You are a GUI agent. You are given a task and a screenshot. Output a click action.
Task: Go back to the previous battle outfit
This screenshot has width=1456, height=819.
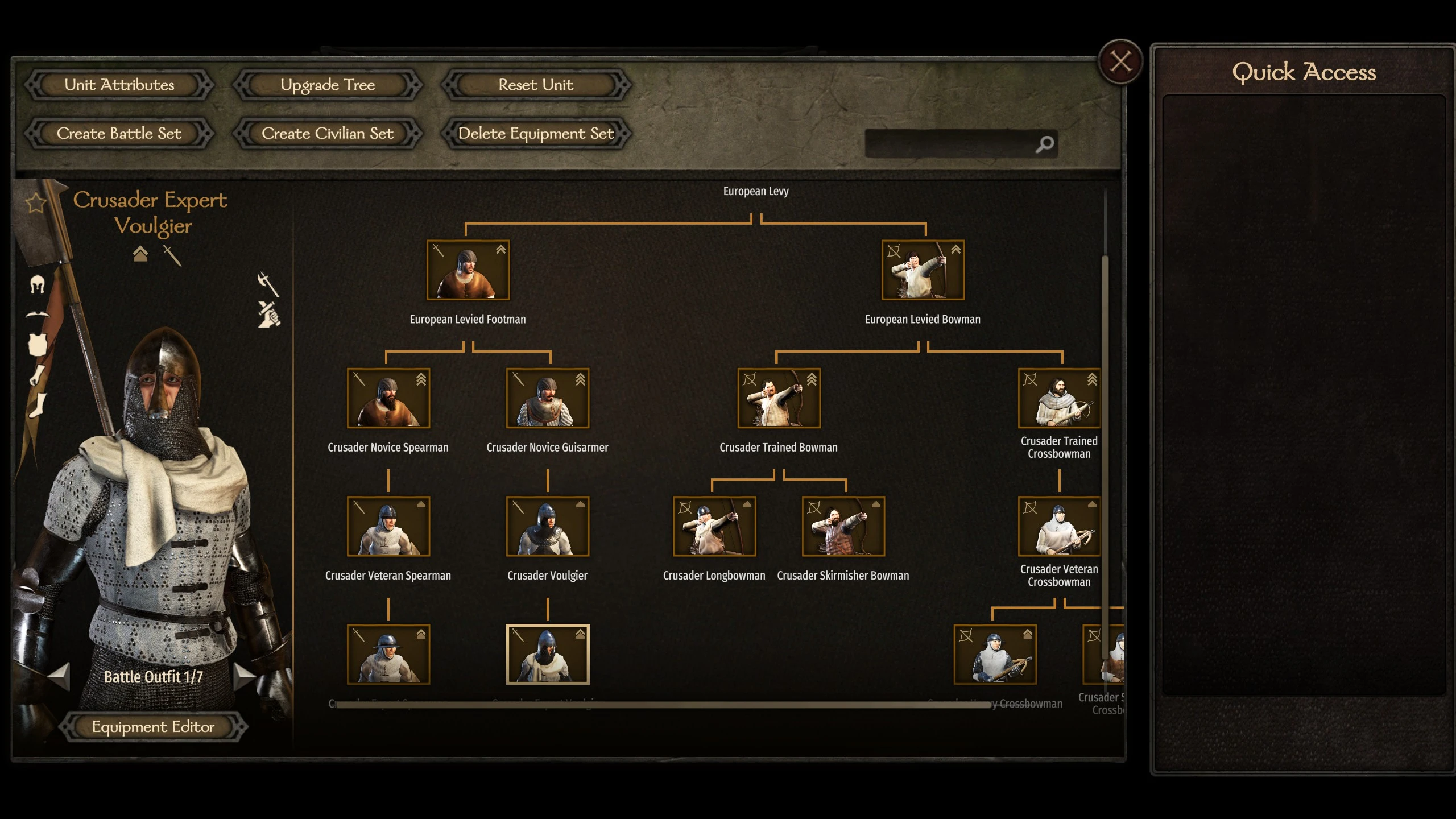coord(59,676)
